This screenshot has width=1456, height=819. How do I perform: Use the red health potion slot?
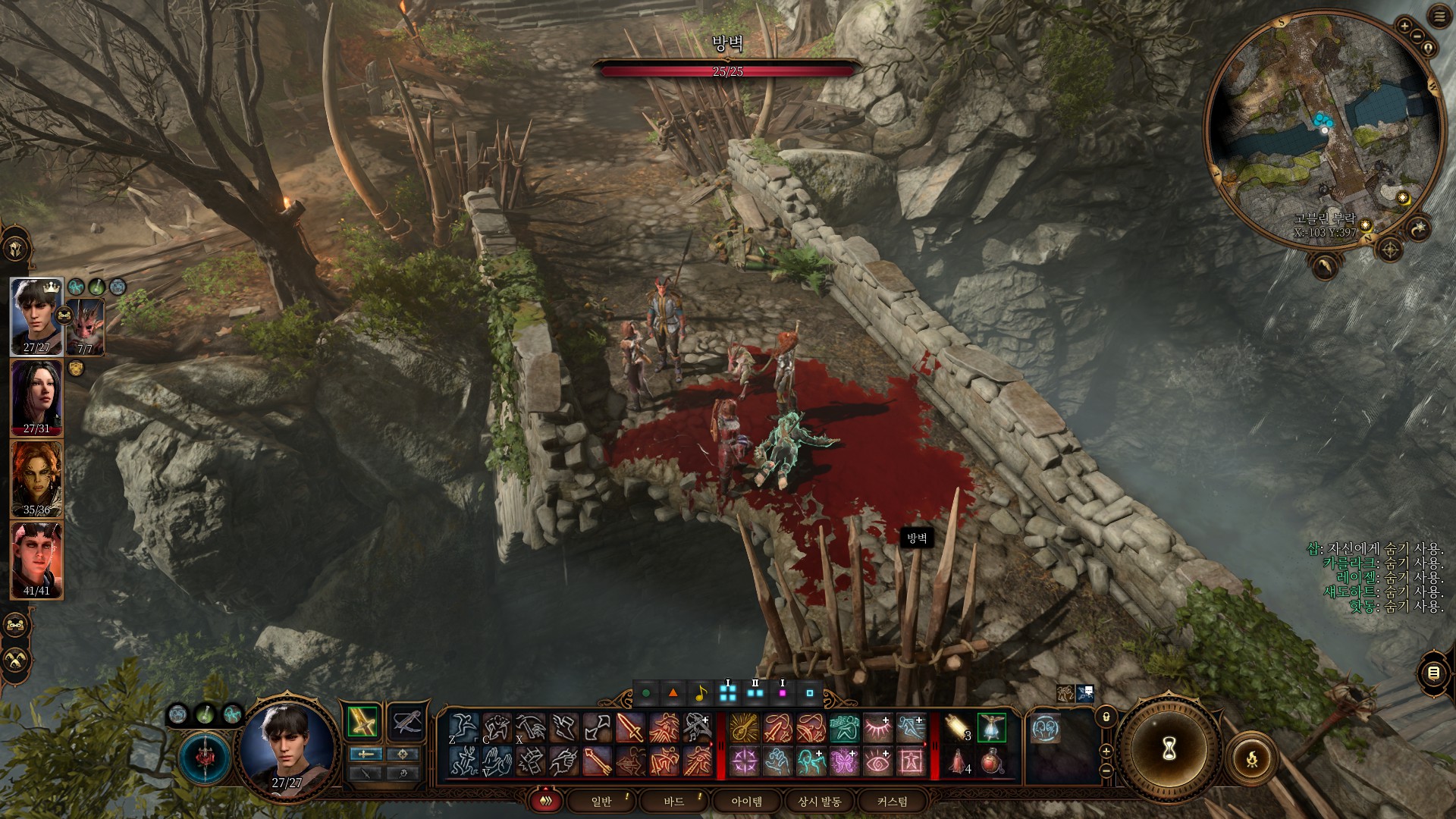tap(992, 761)
